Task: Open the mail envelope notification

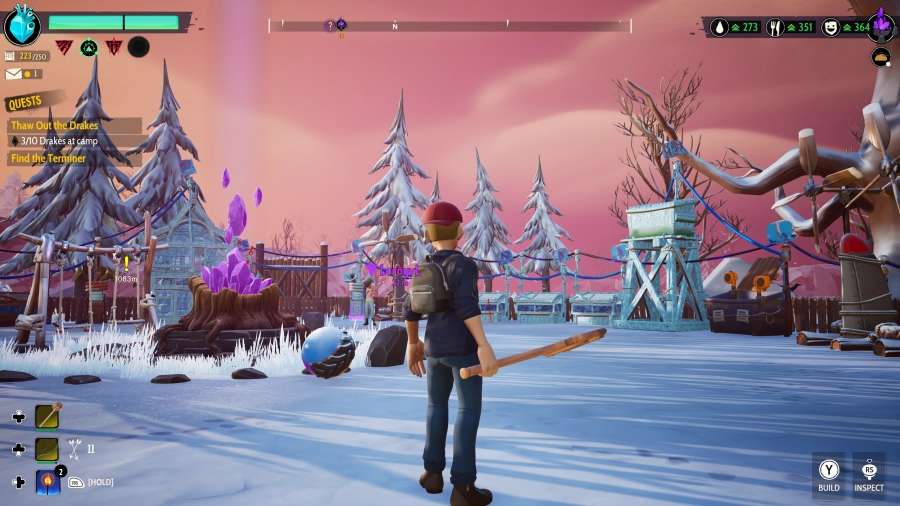Action: (14, 74)
